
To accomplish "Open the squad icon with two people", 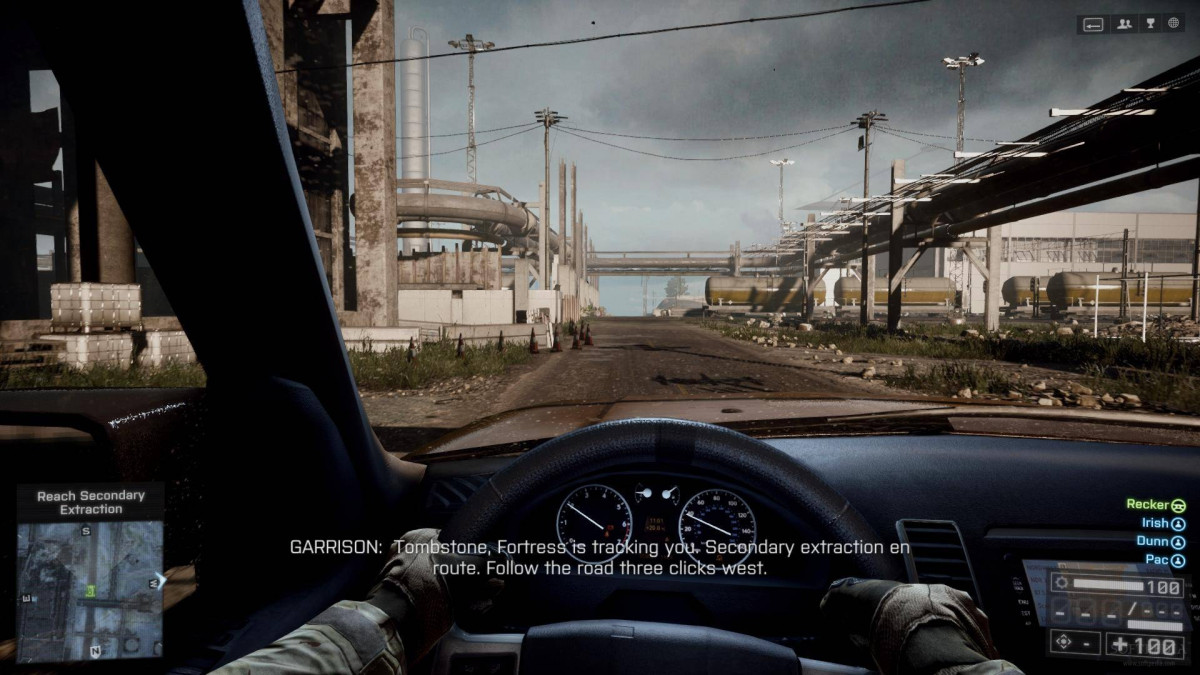I will [x=1123, y=24].
